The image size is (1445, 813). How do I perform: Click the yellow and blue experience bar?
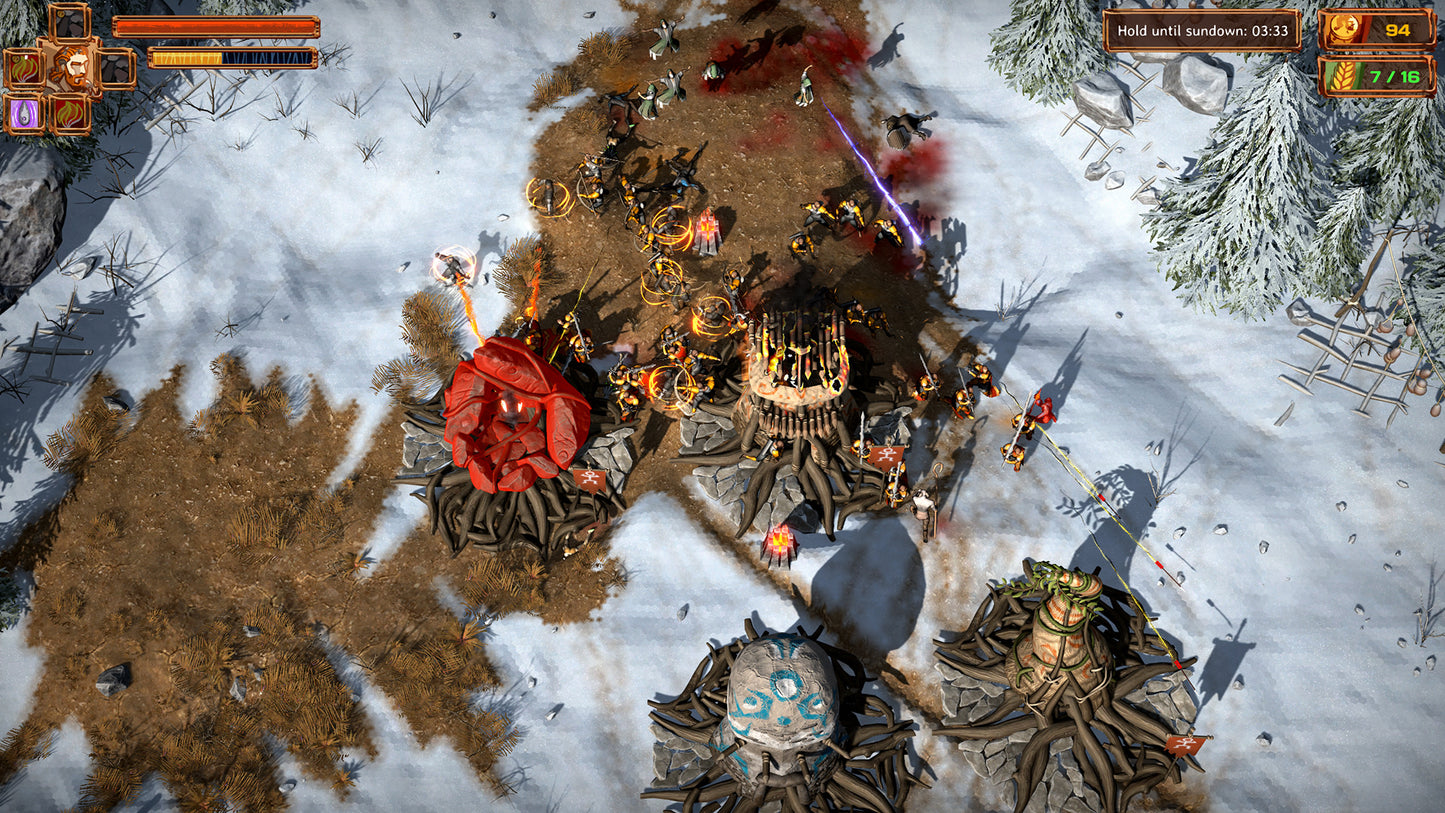(232, 58)
